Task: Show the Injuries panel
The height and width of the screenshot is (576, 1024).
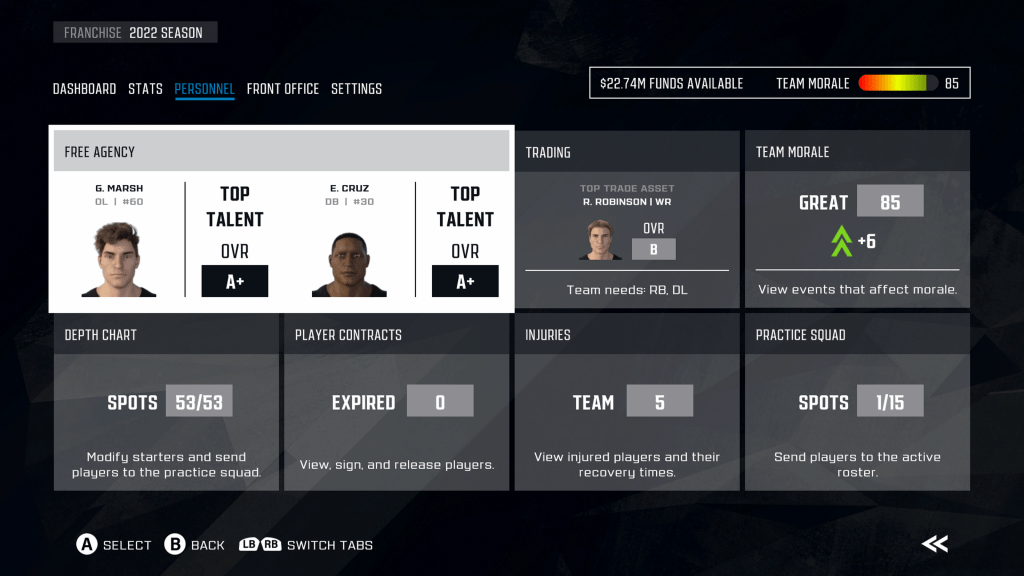Action: point(627,402)
